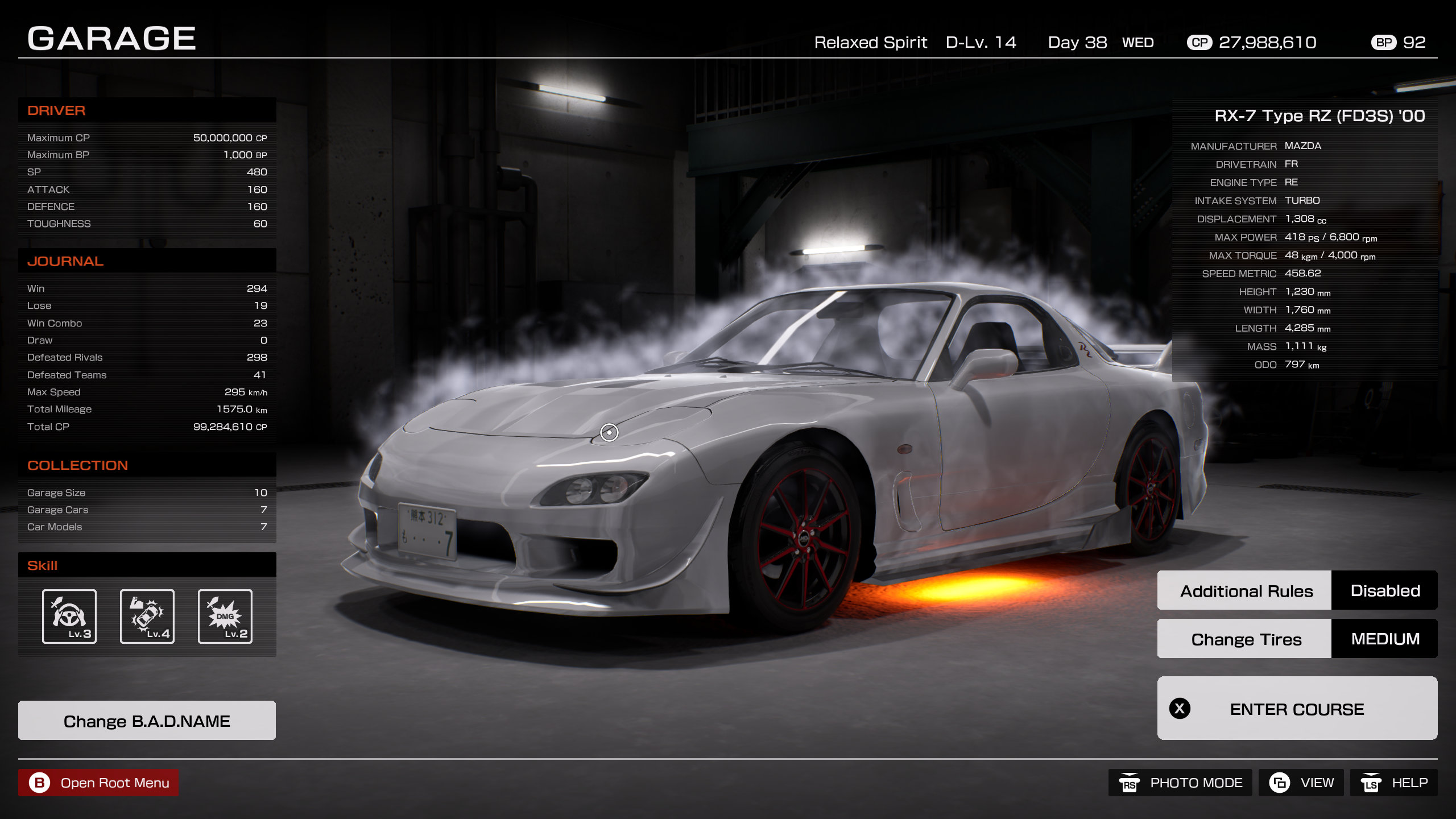Select the DMG Lv.2 skill icon

(x=225, y=617)
